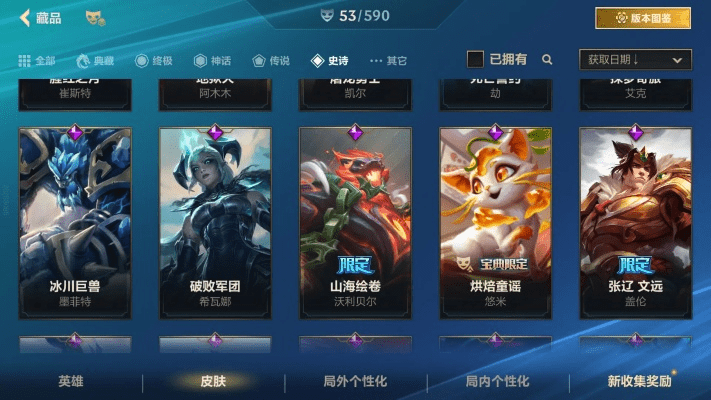Open the 获取日期 sort dropdown
Image resolution: width=711 pixels, height=400 pixels.
pyautogui.click(x=635, y=60)
